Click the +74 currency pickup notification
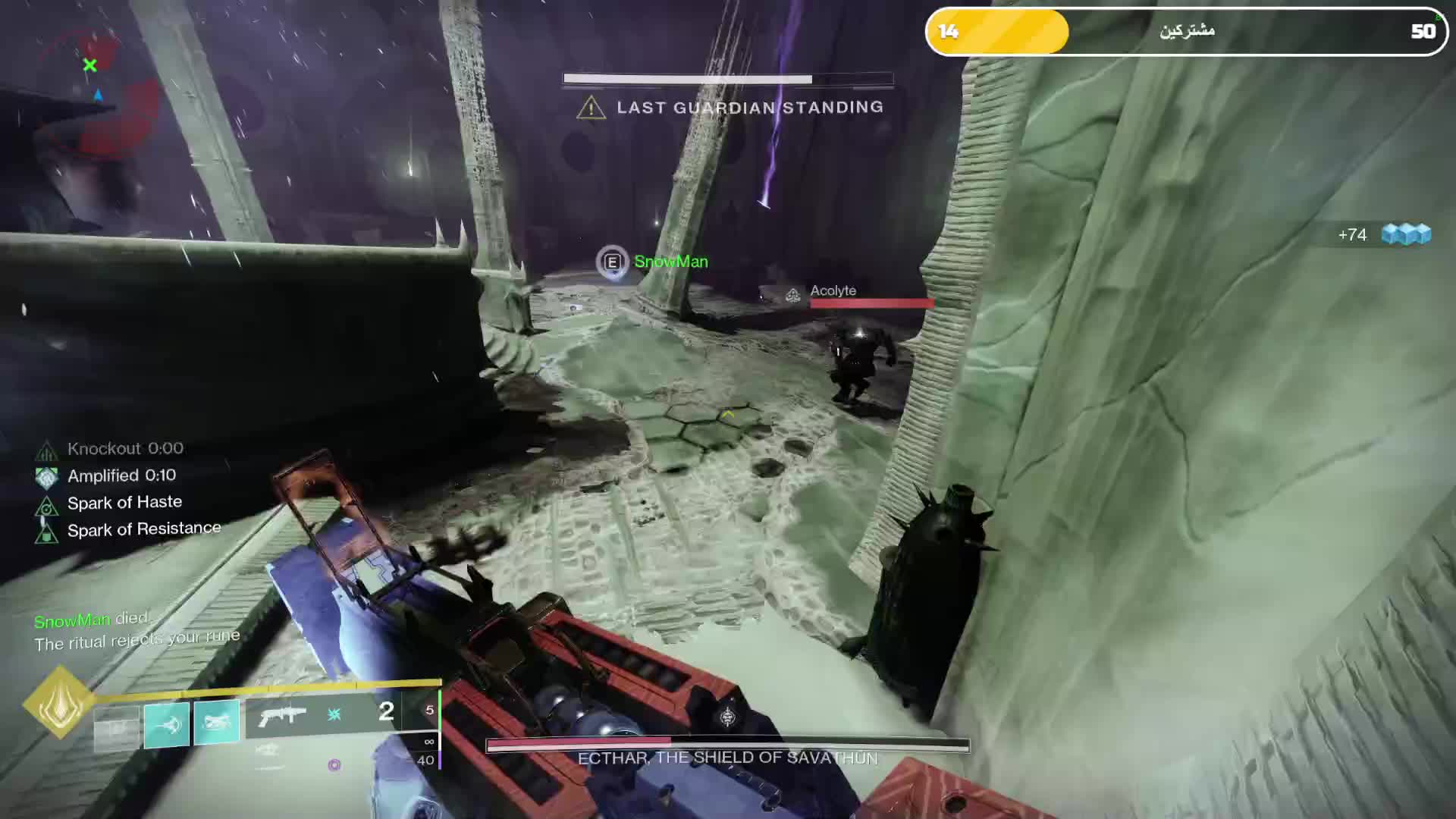Viewport: 1456px width, 819px height. (x=1384, y=235)
